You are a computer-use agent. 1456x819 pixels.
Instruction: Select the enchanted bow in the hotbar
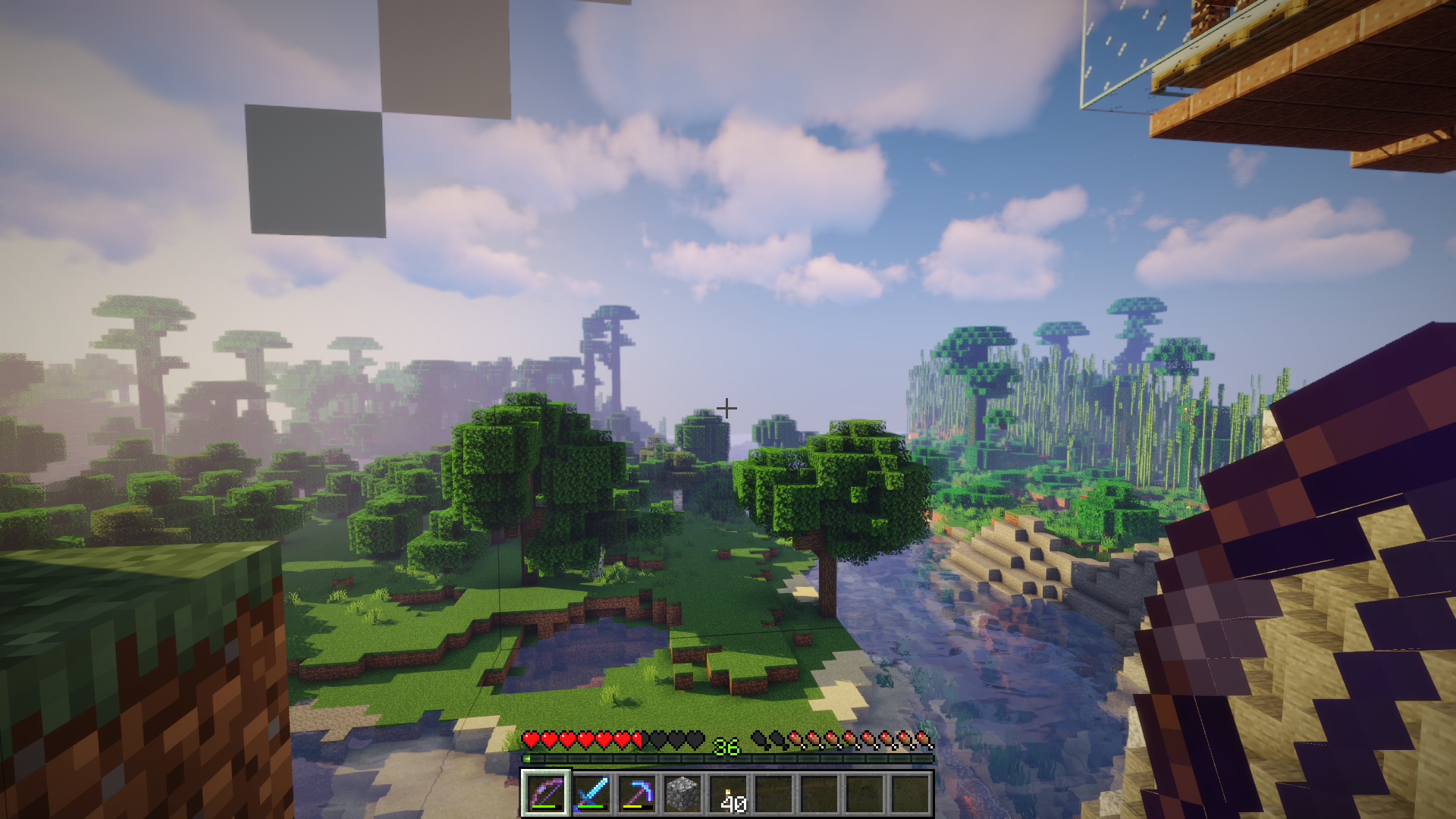click(546, 794)
